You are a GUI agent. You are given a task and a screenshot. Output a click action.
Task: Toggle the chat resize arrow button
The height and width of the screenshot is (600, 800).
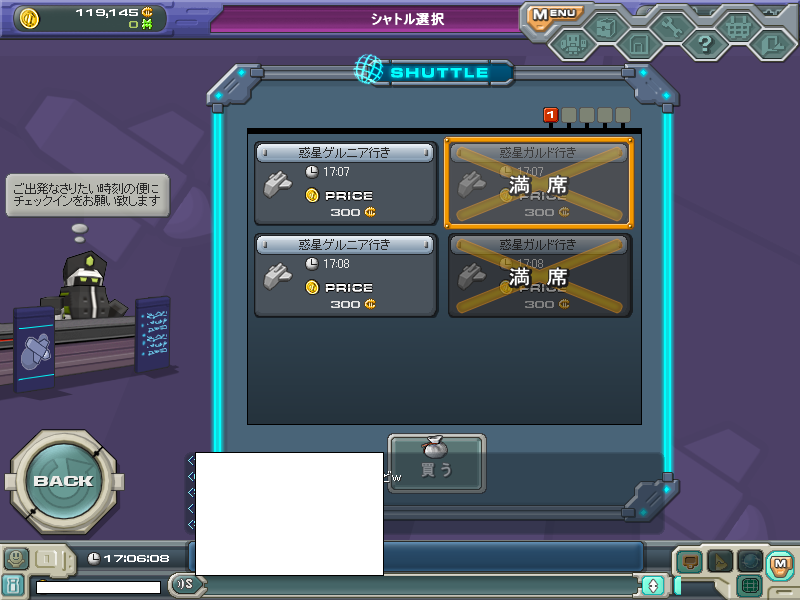[x=654, y=585]
